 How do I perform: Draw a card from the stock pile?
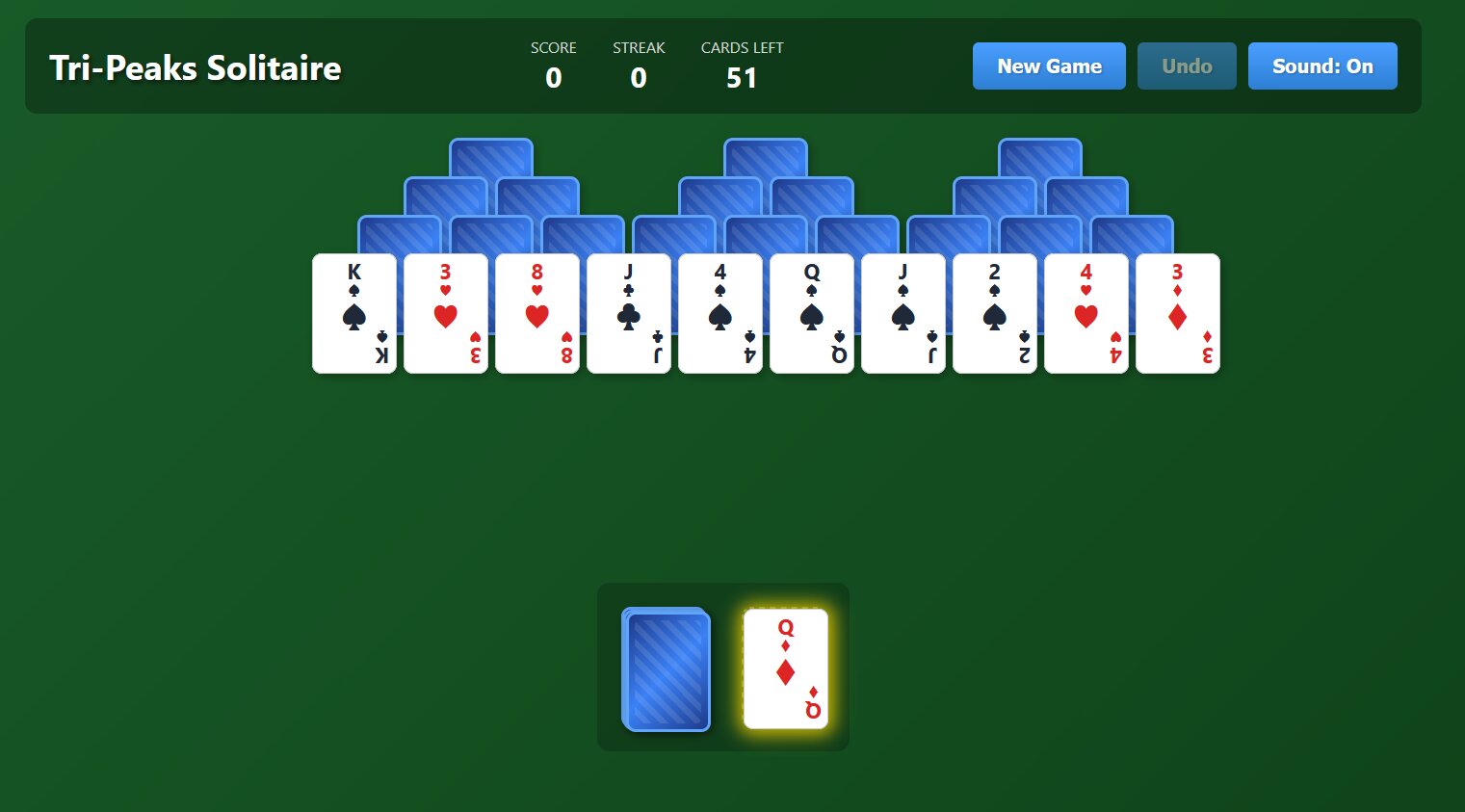click(667, 669)
